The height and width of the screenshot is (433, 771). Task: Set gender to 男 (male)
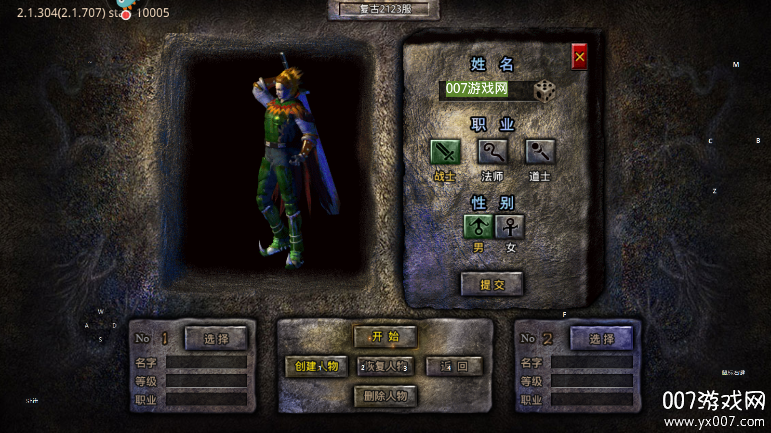click(478, 226)
